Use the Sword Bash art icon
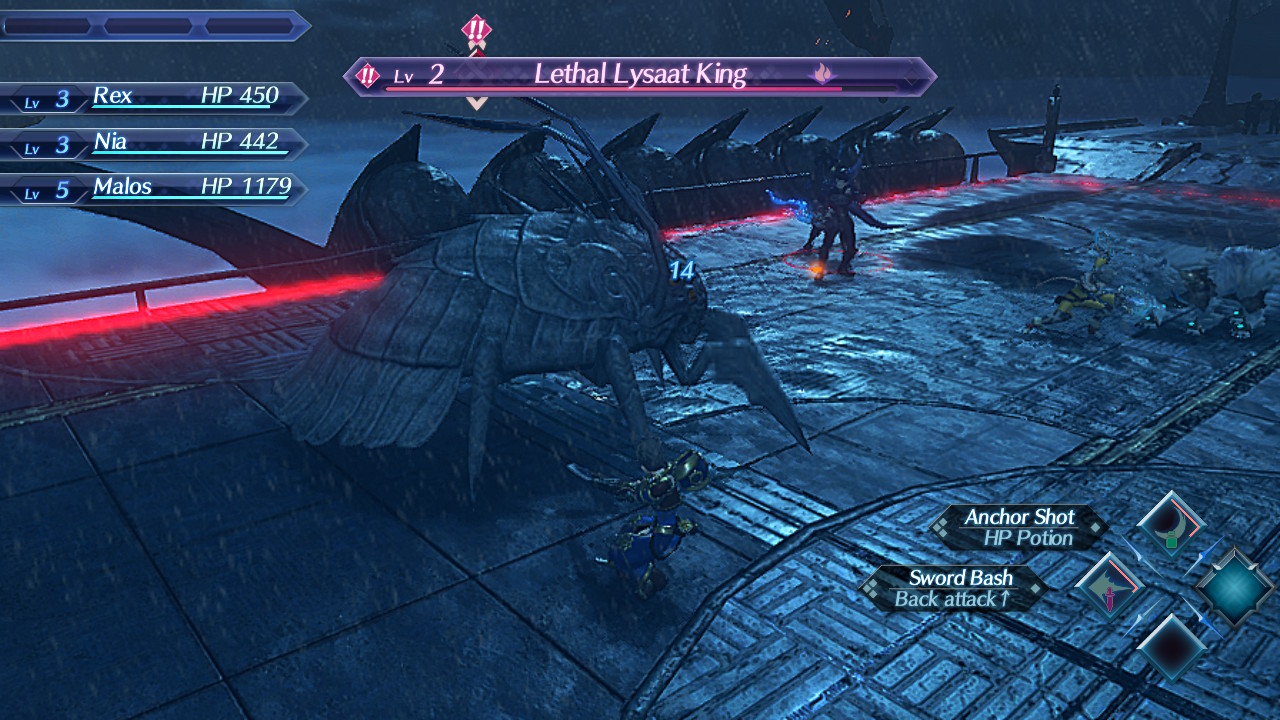The image size is (1280, 720). [x=1109, y=588]
